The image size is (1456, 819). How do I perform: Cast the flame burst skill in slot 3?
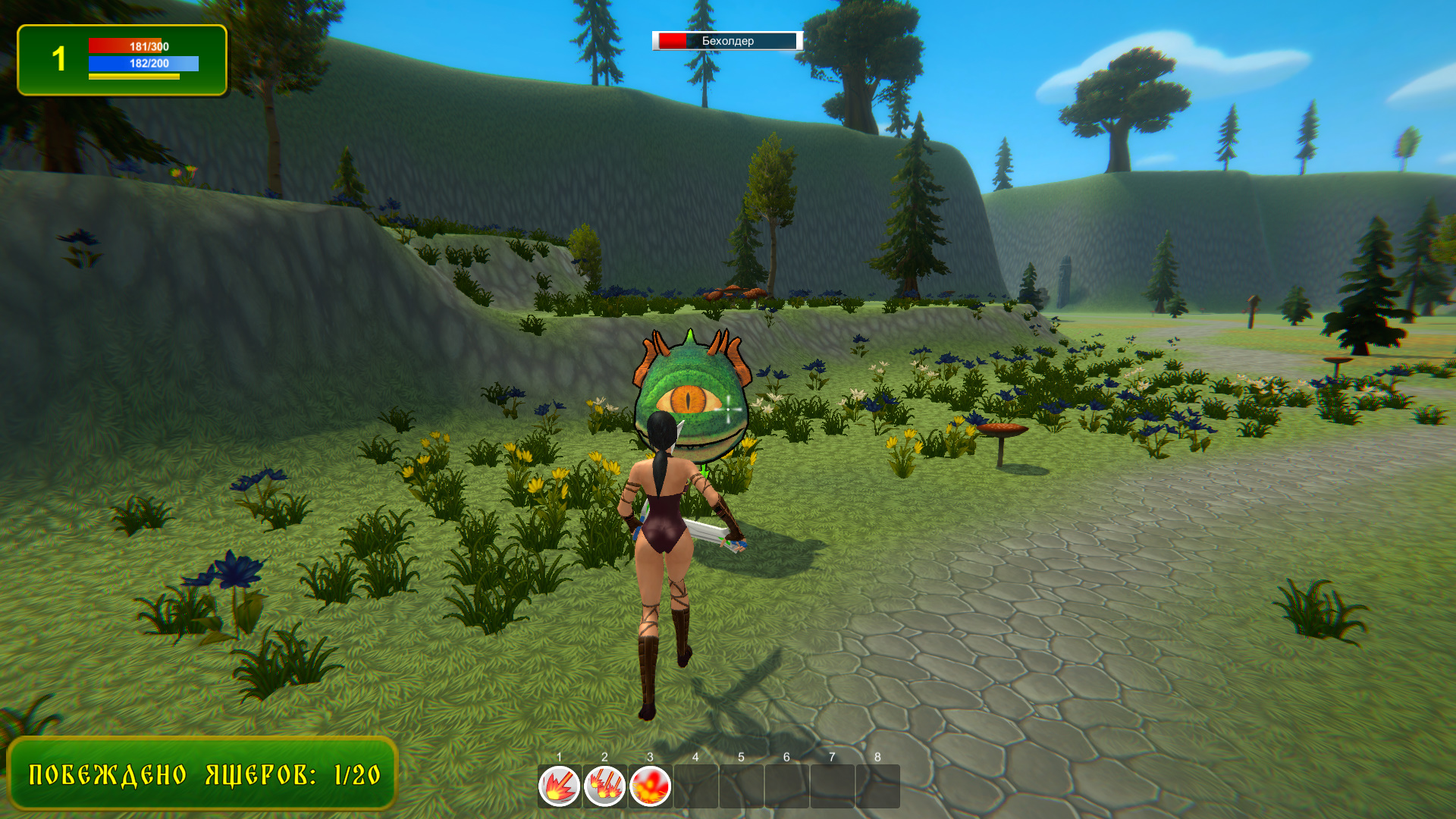click(651, 787)
